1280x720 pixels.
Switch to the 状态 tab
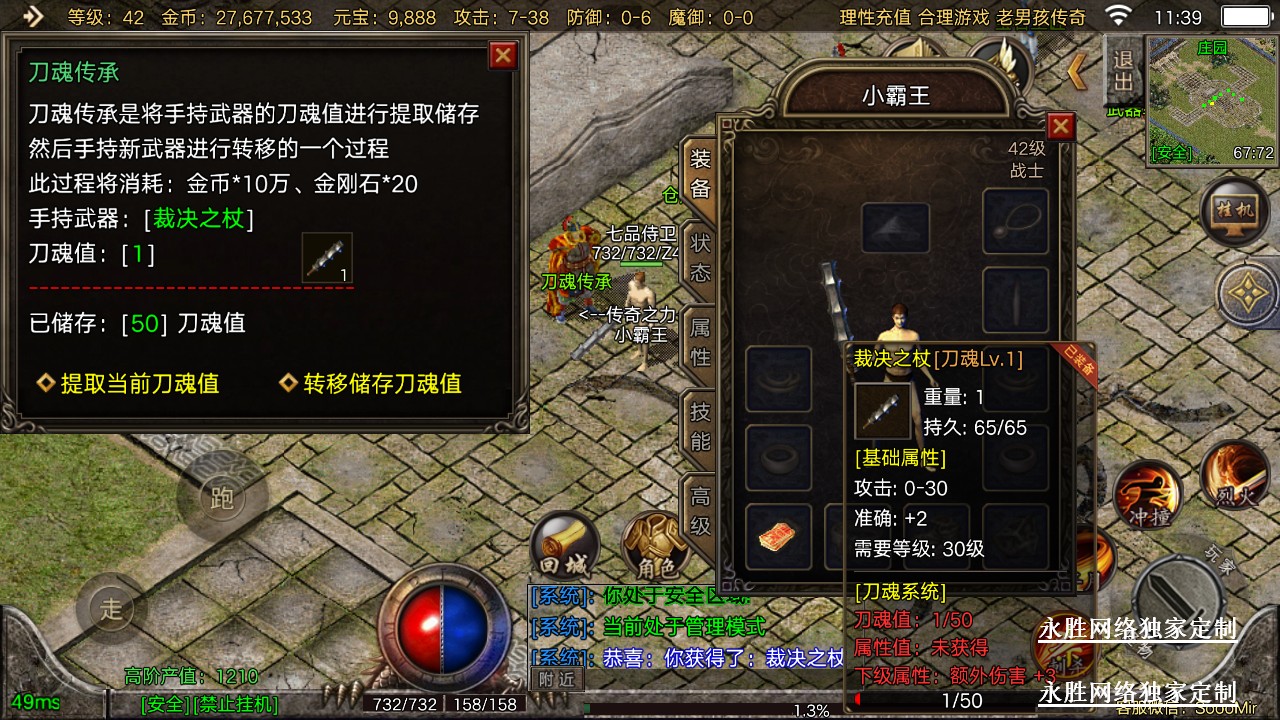coord(700,257)
